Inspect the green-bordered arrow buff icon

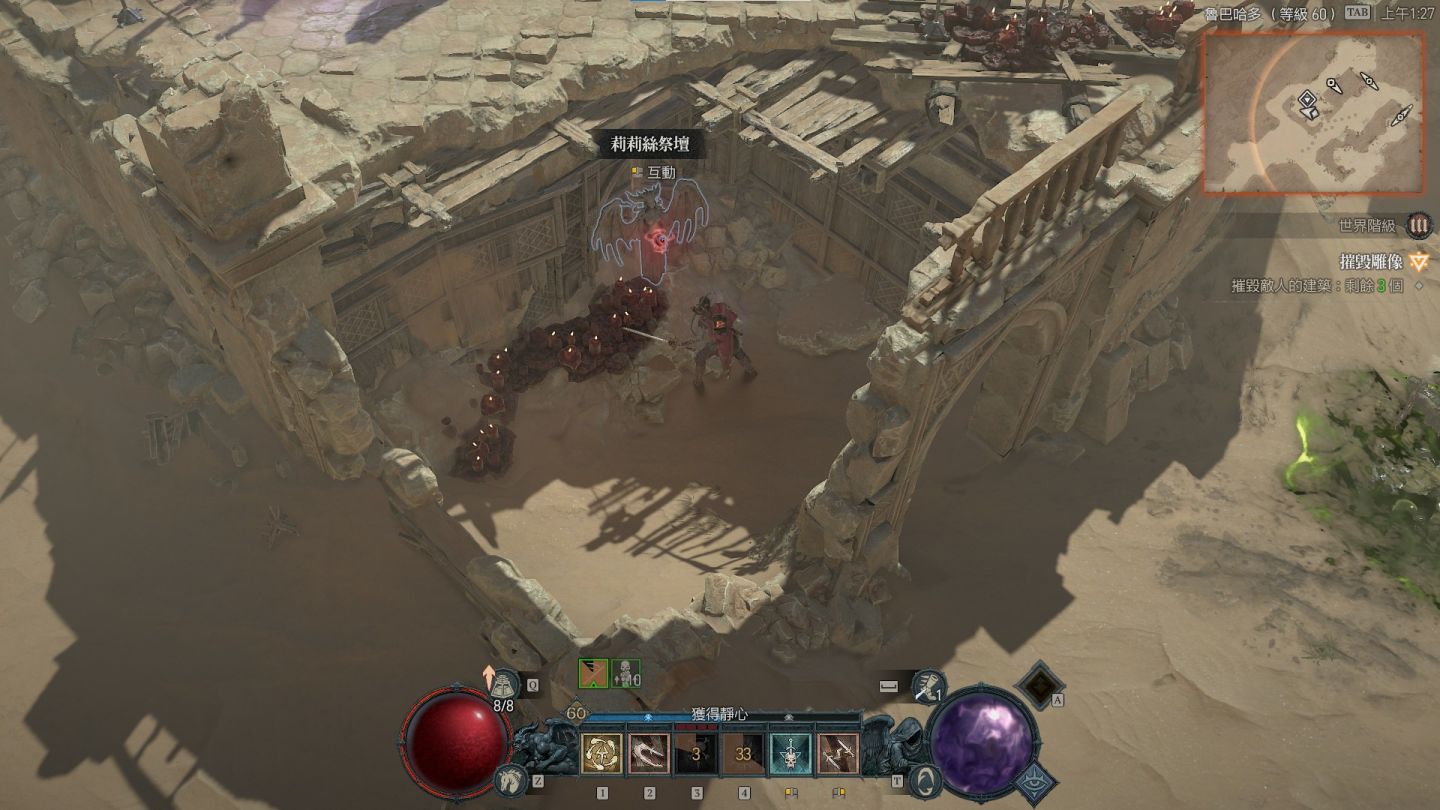[x=593, y=674]
